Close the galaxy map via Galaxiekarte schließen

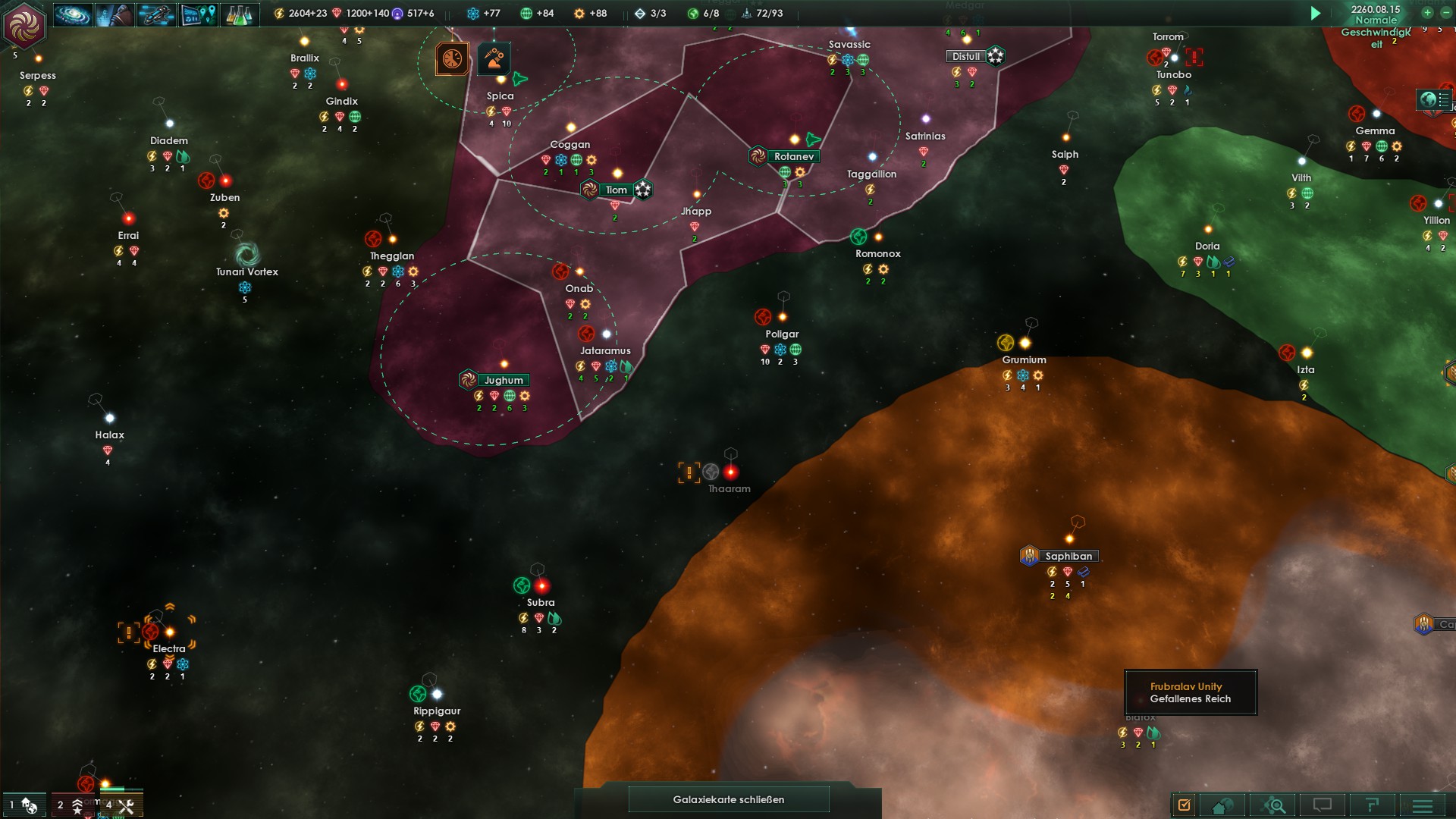[x=728, y=799]
